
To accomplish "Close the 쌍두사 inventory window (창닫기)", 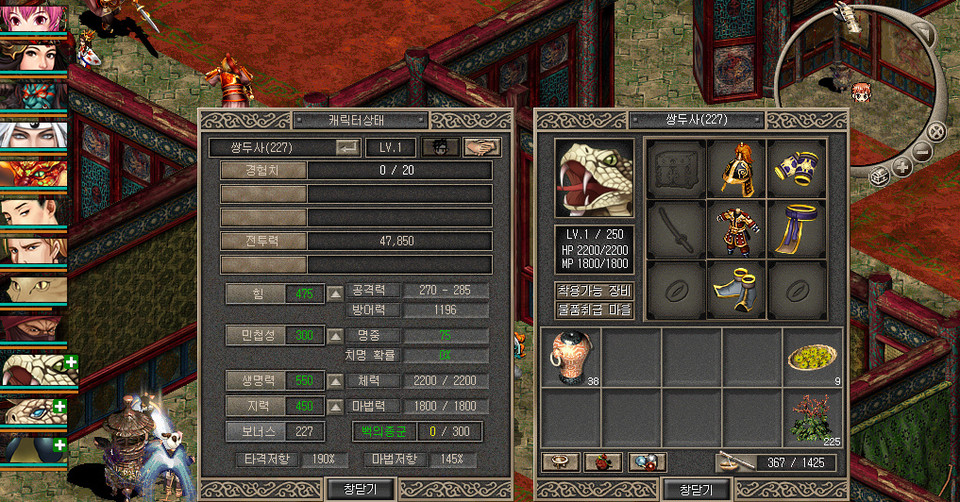I will coord(696,489).
